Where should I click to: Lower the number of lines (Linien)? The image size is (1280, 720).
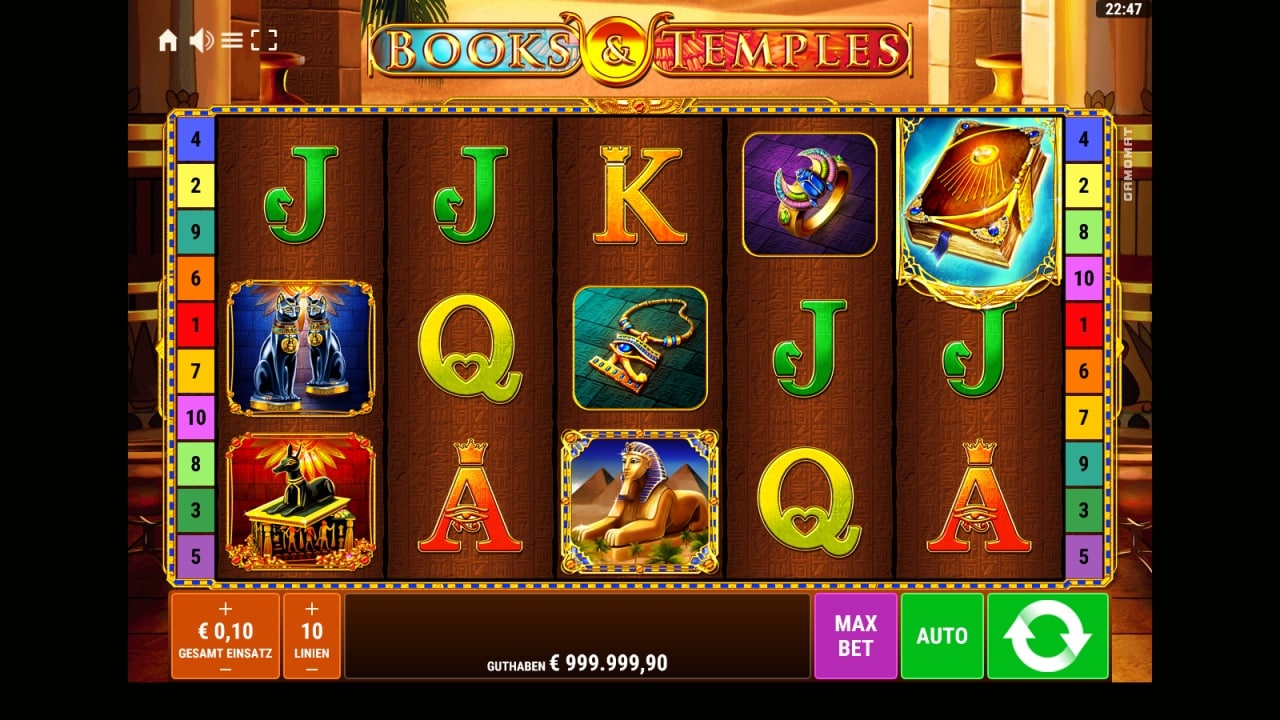[312, 669]
